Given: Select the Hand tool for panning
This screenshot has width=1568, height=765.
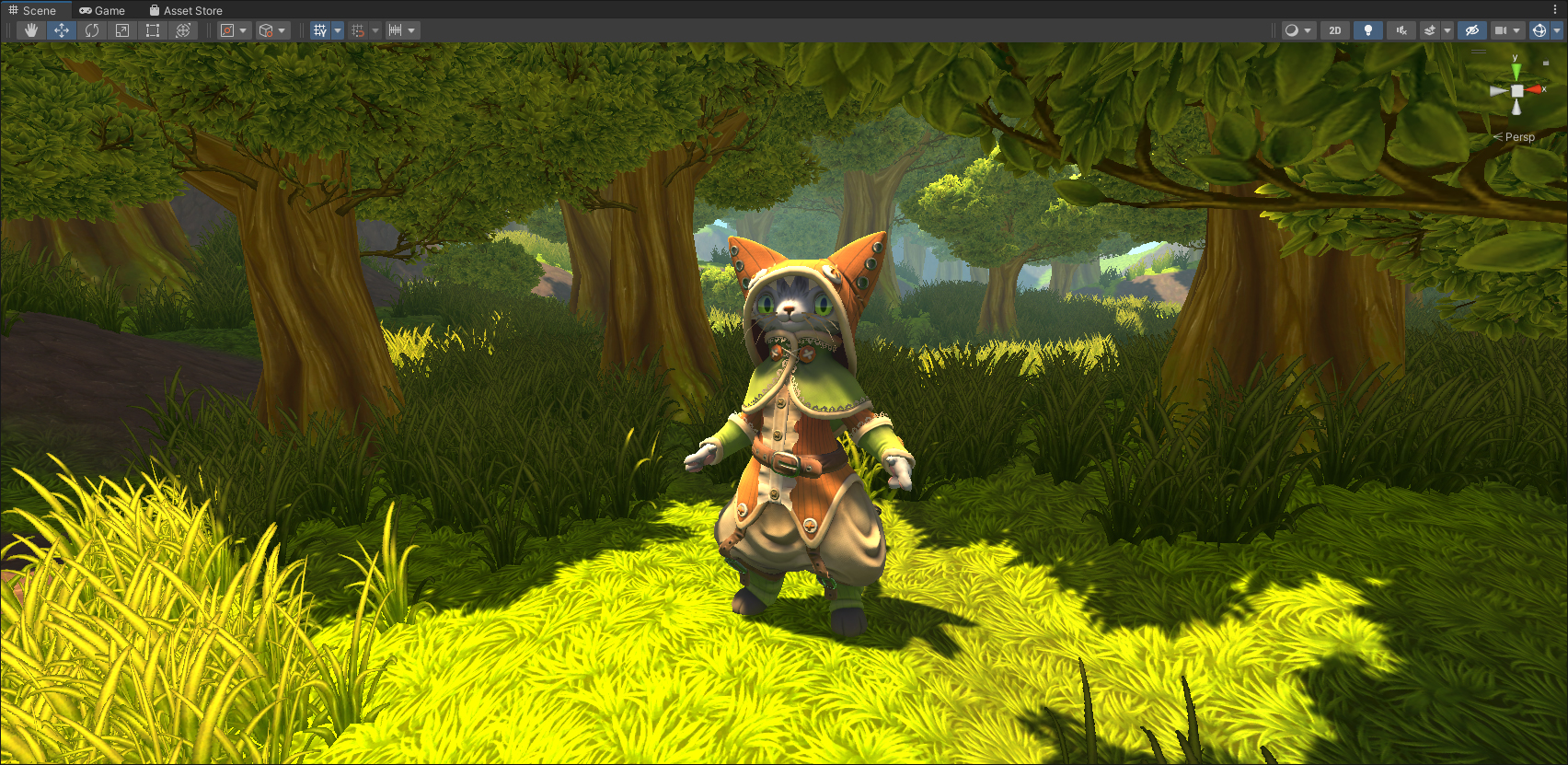Looking at the screenshot, I should (30, 29).
